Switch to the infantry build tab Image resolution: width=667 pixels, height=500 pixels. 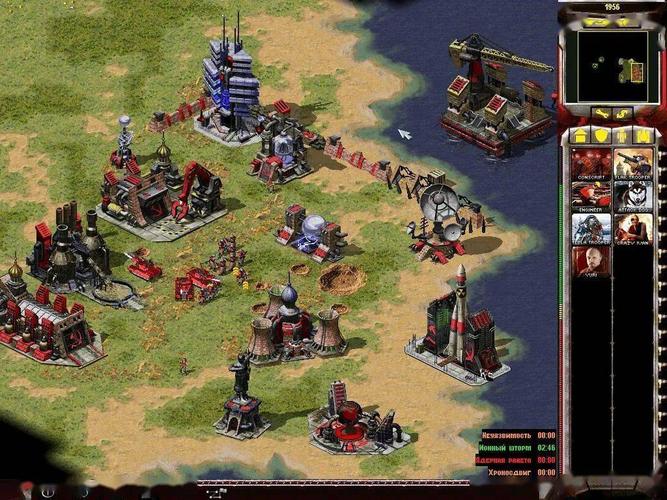(x=623, y=135)
